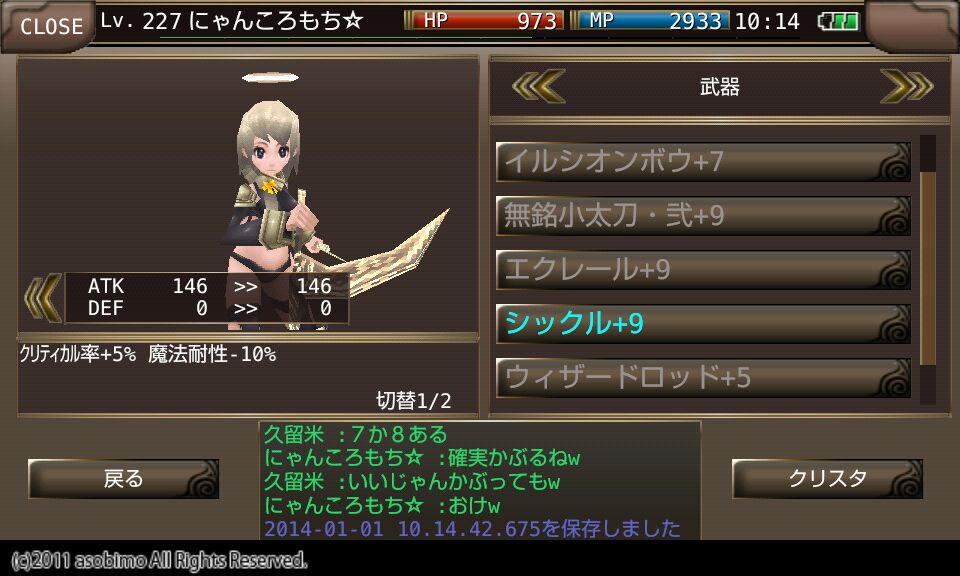Image resolution: width=960 pixels, height=576 pixels.
Task: Click the weapon list scrollbar
Action: pyautogui.click(x=928, y=270)
